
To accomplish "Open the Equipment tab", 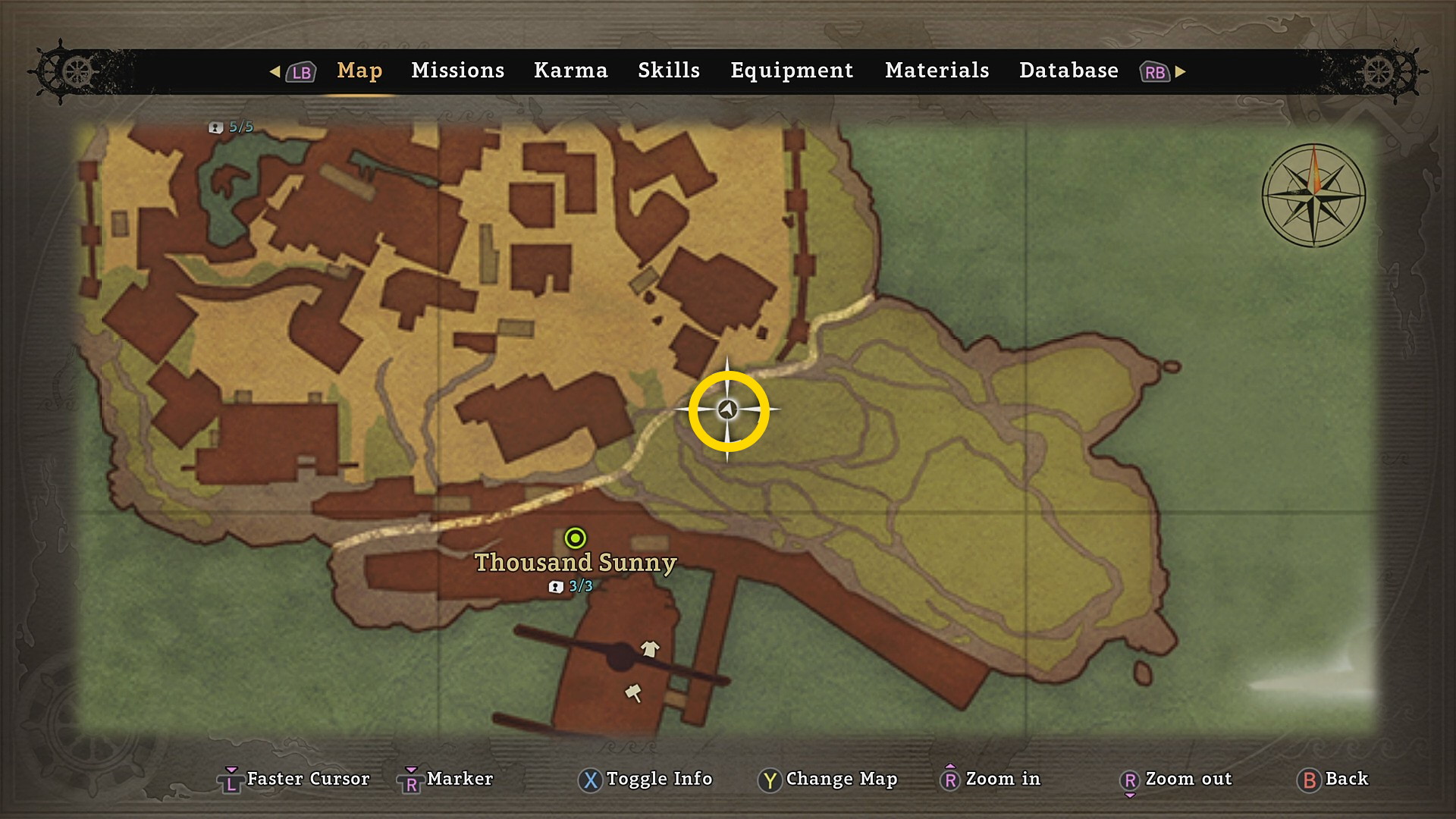I will click(x=792, y=71).
